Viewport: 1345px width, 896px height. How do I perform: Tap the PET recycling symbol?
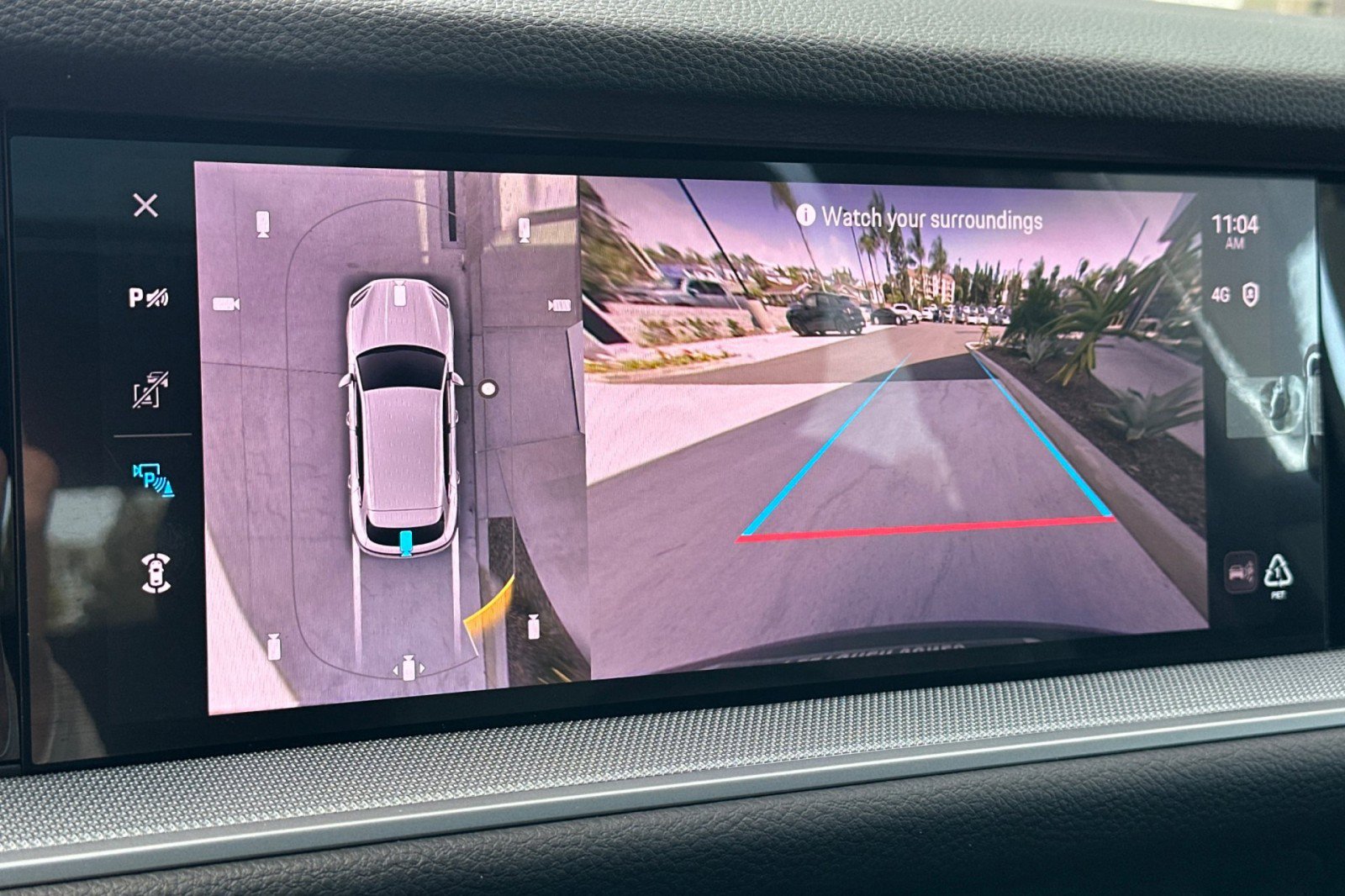point(1279,573)
